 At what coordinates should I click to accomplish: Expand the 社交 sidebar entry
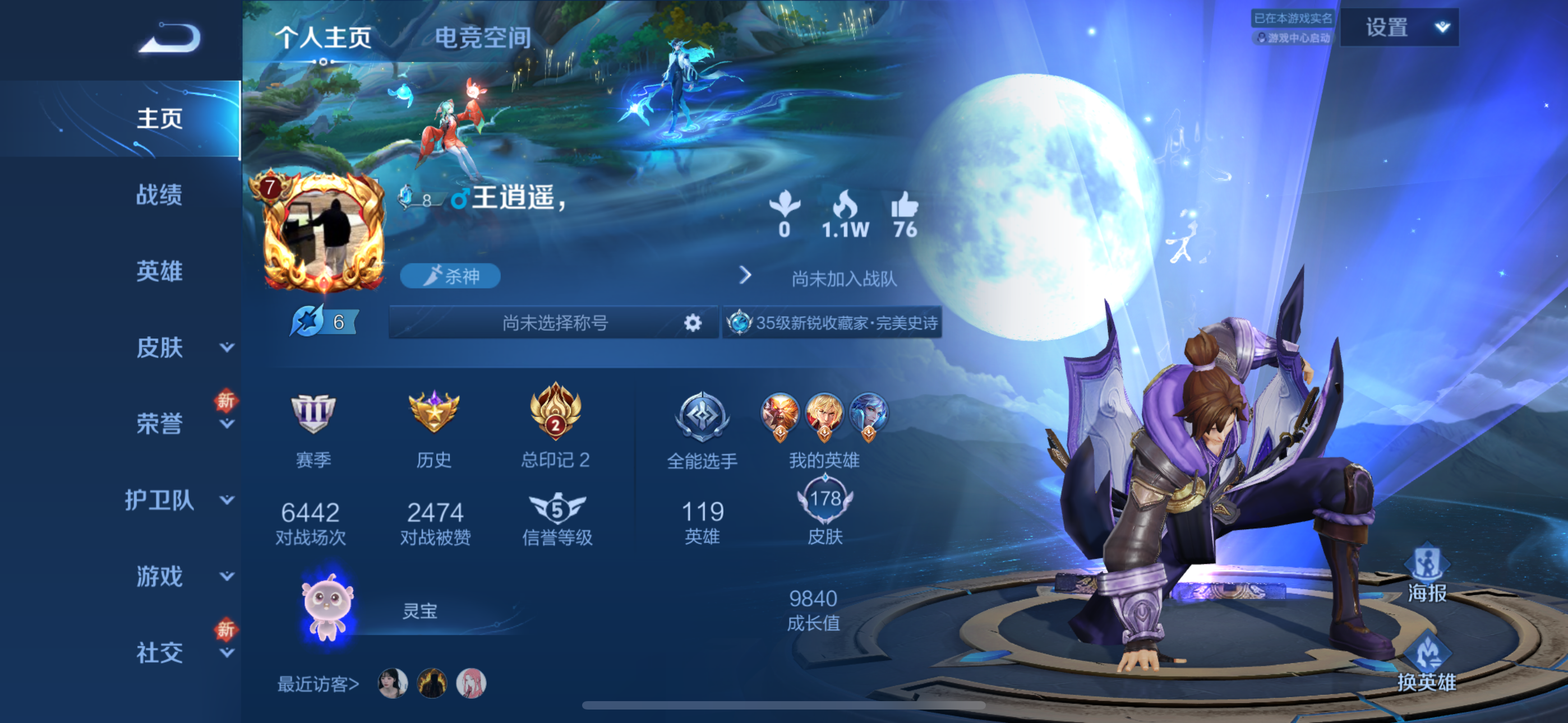coord(160,652)
